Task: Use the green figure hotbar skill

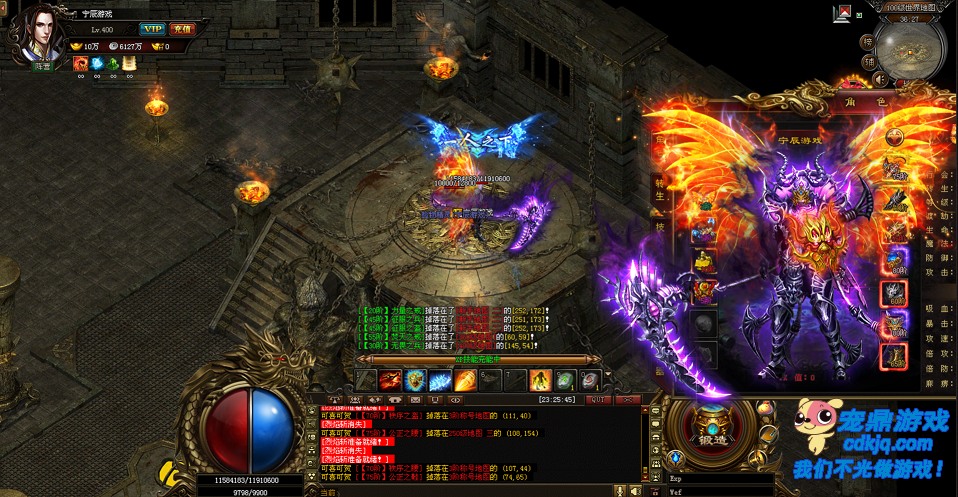Action: point(540,380)
